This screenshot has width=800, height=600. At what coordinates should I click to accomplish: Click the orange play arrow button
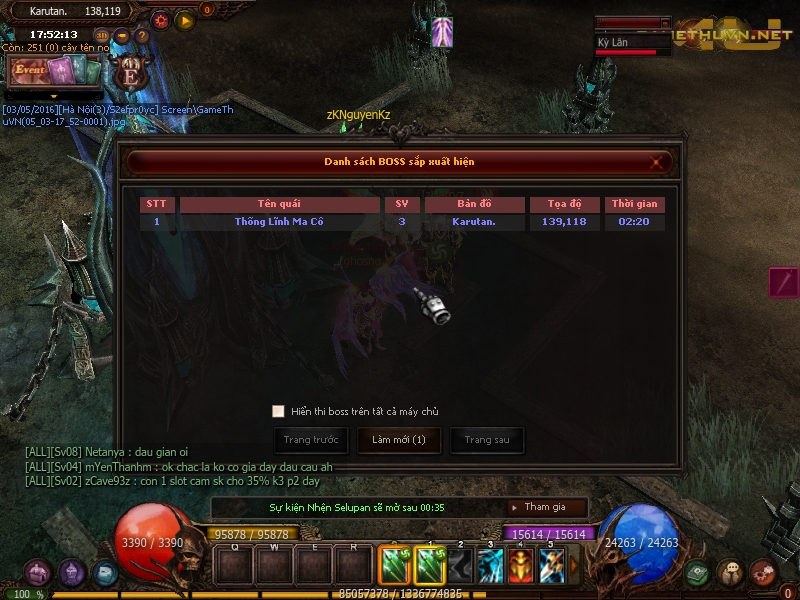click(184, 20)
